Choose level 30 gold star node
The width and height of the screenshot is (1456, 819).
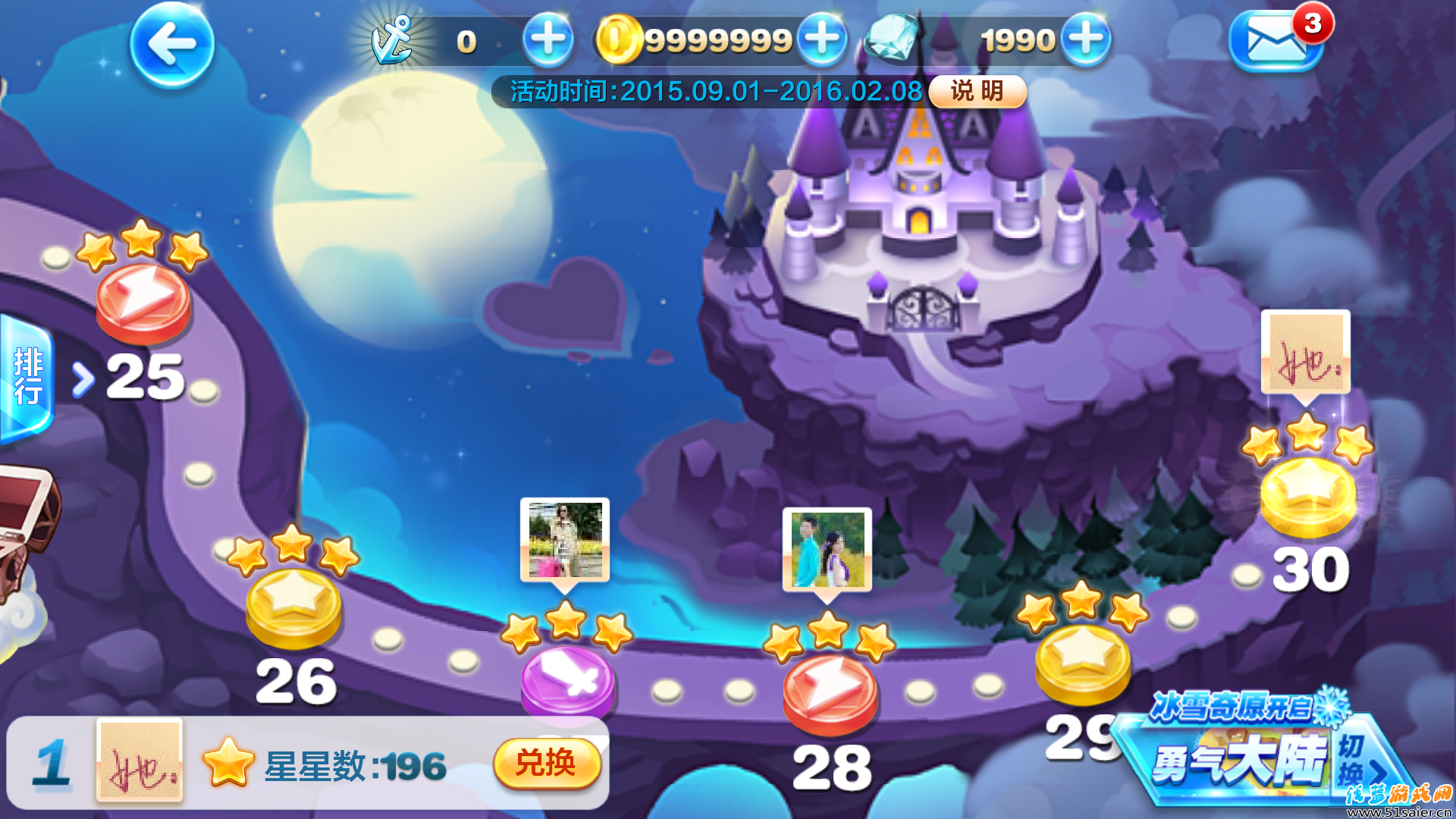click(x=1308, y=495)
